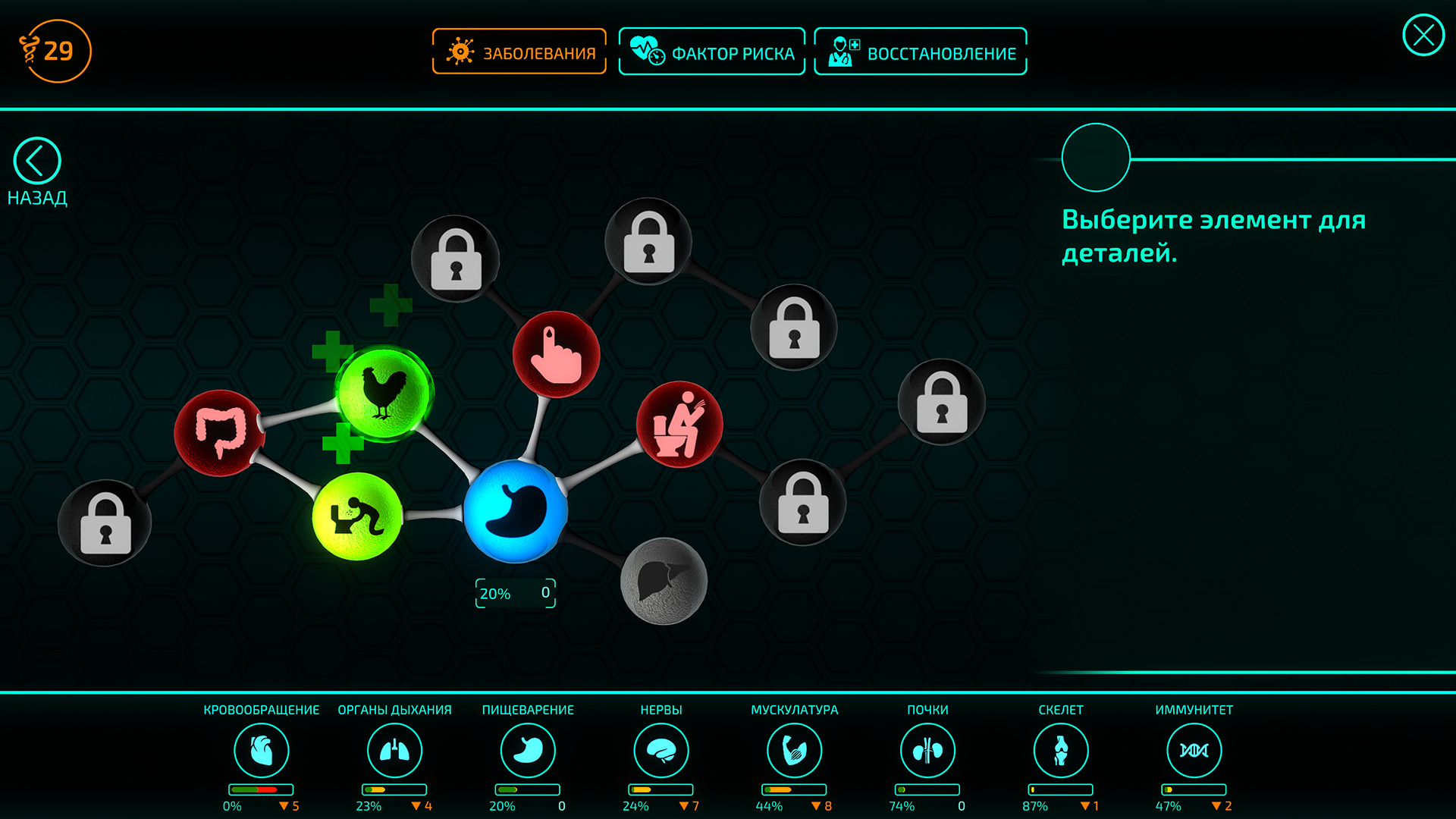
Task: Select the Заболевания tab
Action: pyautogui.click(x=519, y=51)
